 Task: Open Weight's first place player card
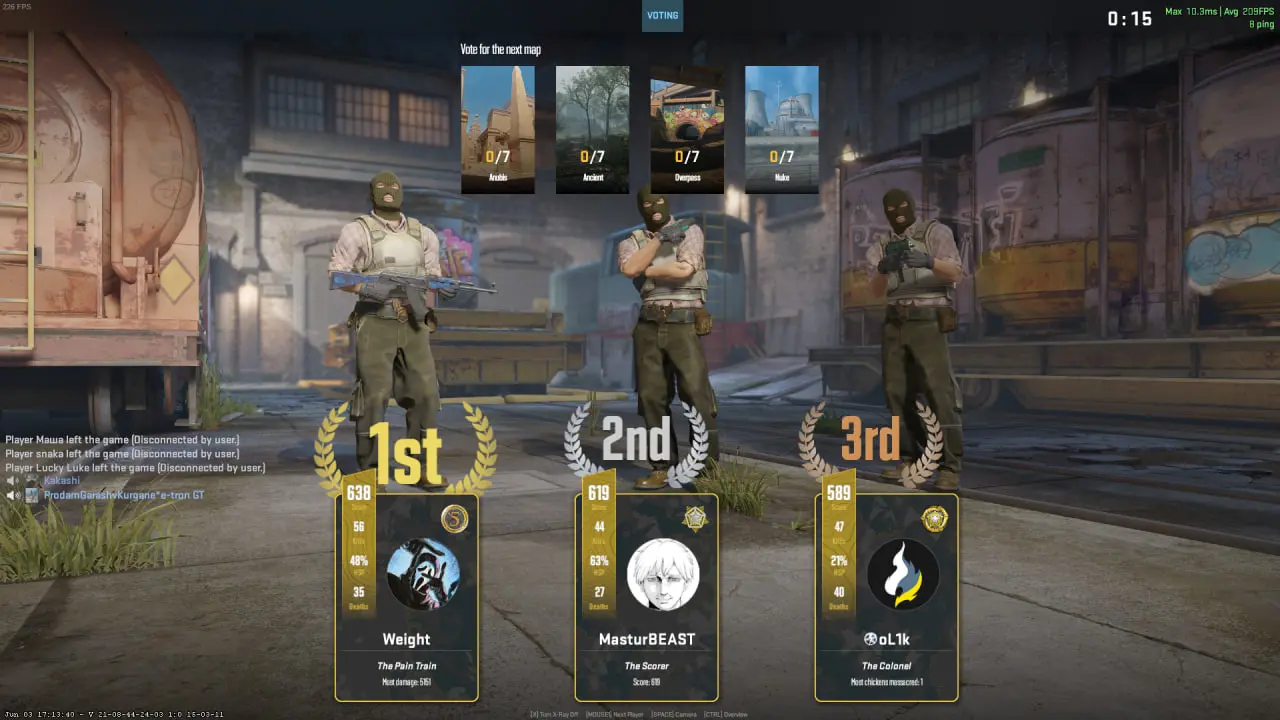pos(407,597)
